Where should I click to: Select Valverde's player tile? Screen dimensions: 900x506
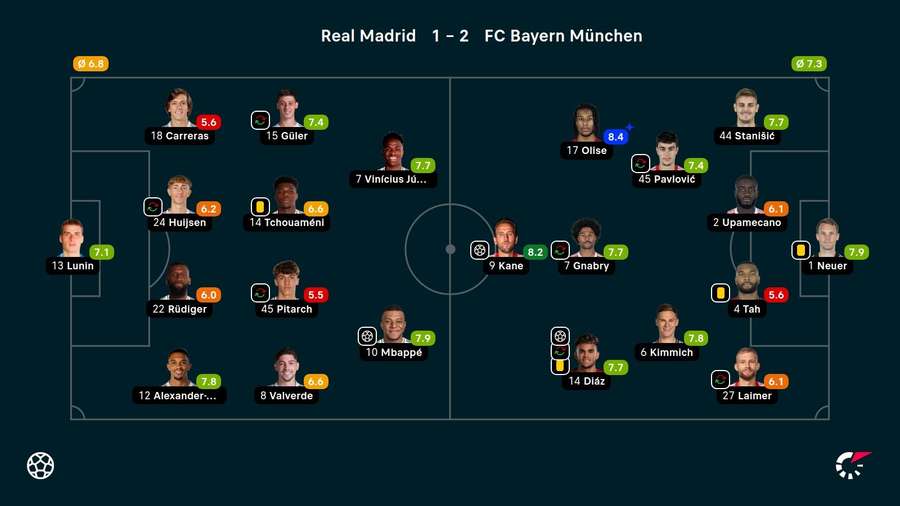coord(286,369)
